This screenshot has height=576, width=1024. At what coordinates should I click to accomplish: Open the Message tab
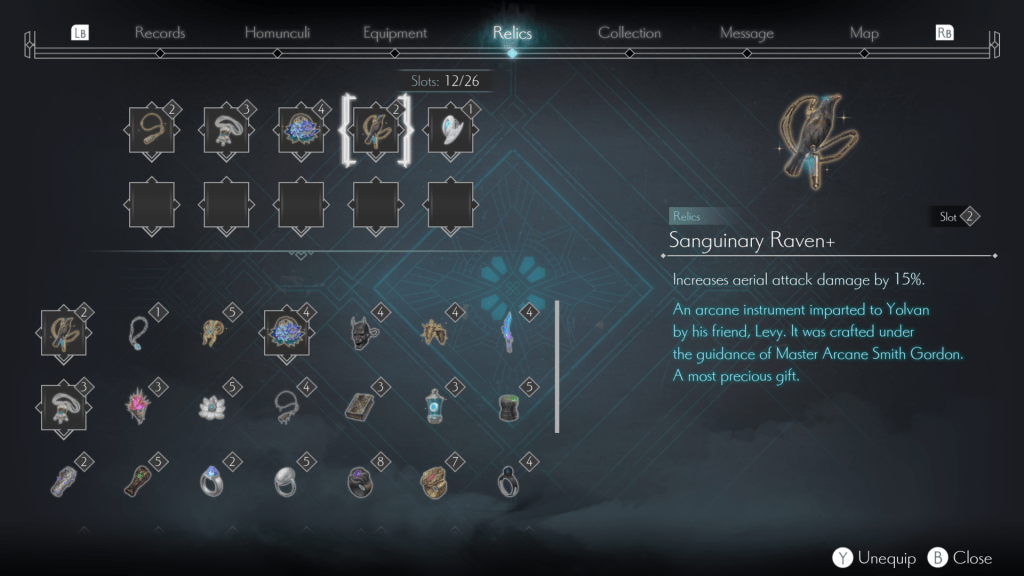coord(747,33)
